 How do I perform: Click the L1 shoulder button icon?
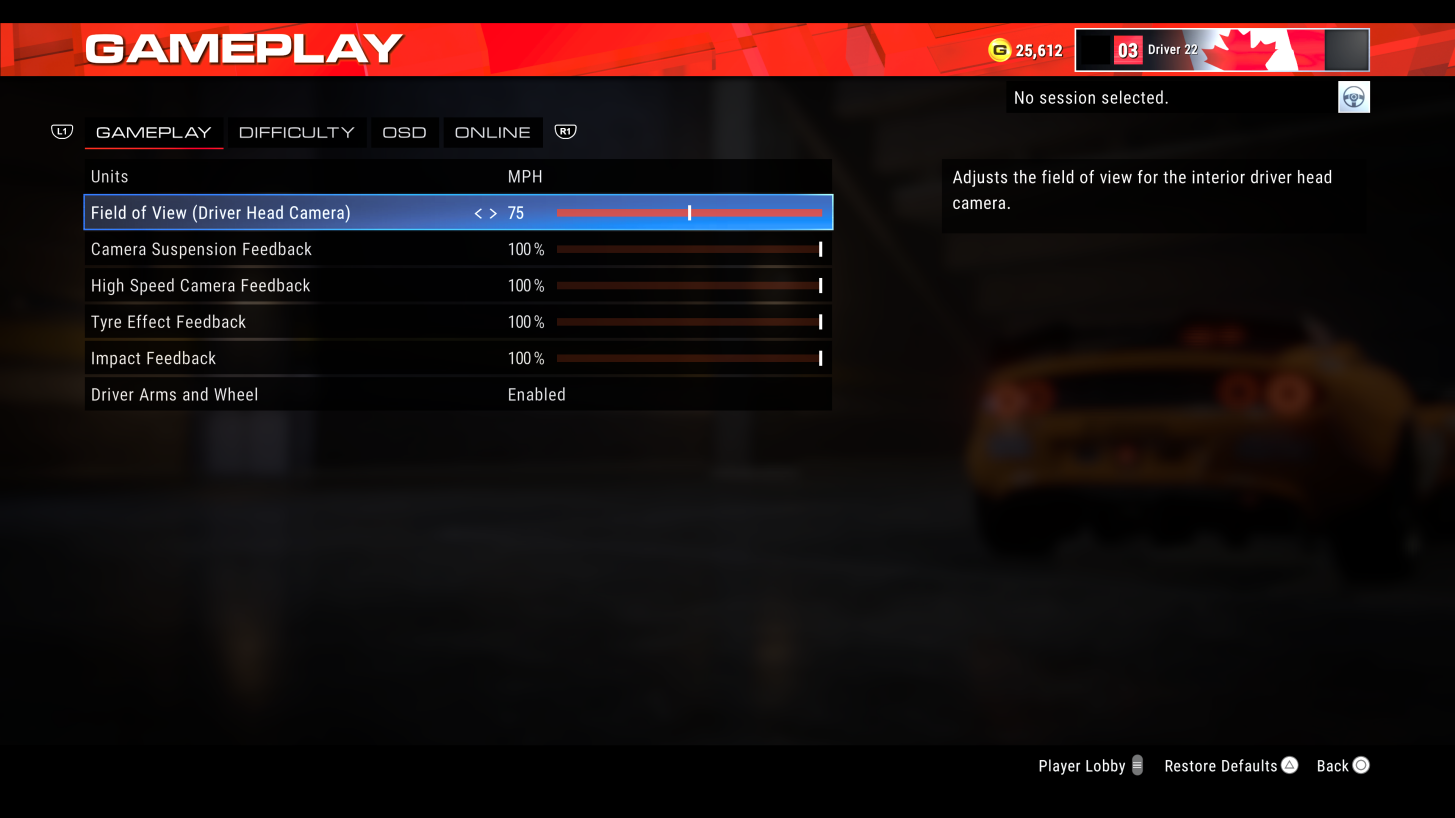(x=61, y=131)
